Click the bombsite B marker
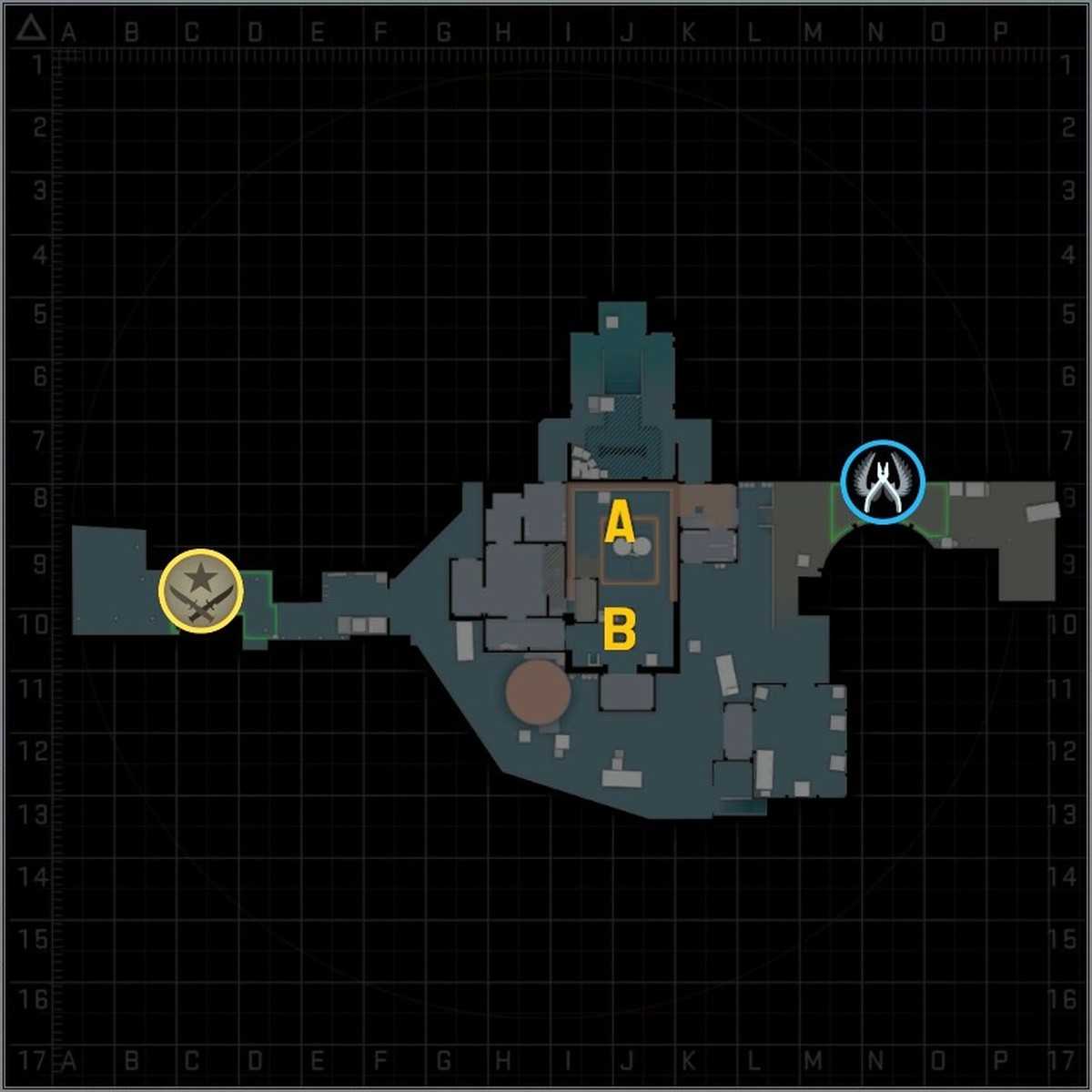This screenshot has width=1092, height=1092. (619, 630)
